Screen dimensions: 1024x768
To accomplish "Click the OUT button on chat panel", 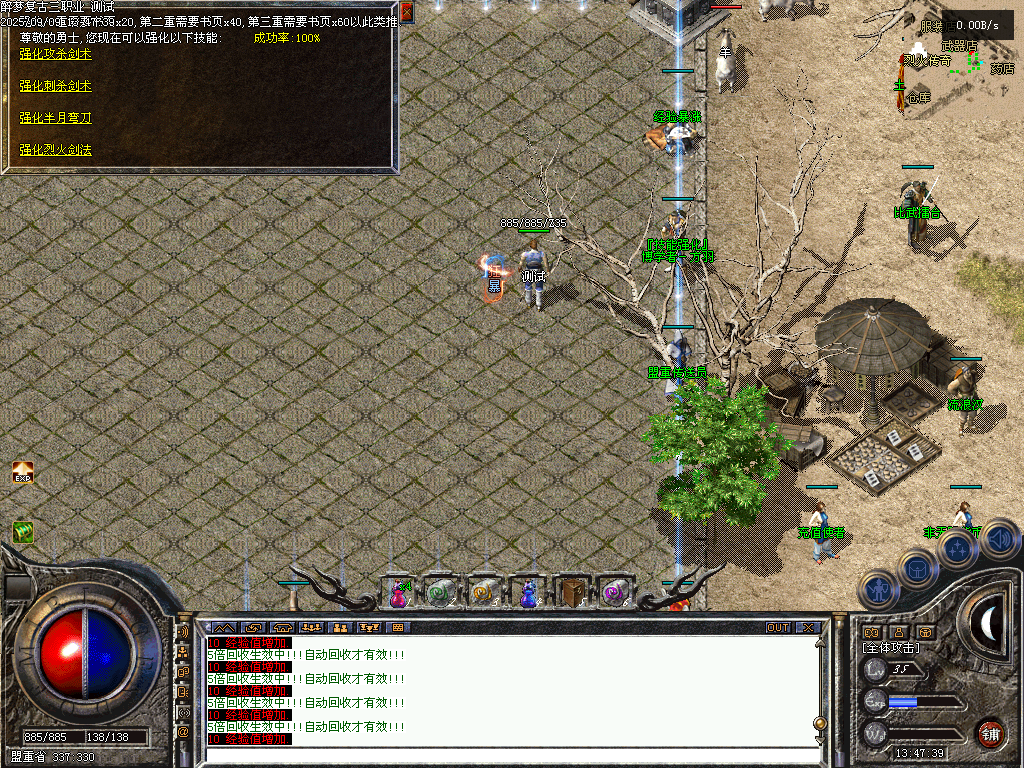I will point(777,628).
